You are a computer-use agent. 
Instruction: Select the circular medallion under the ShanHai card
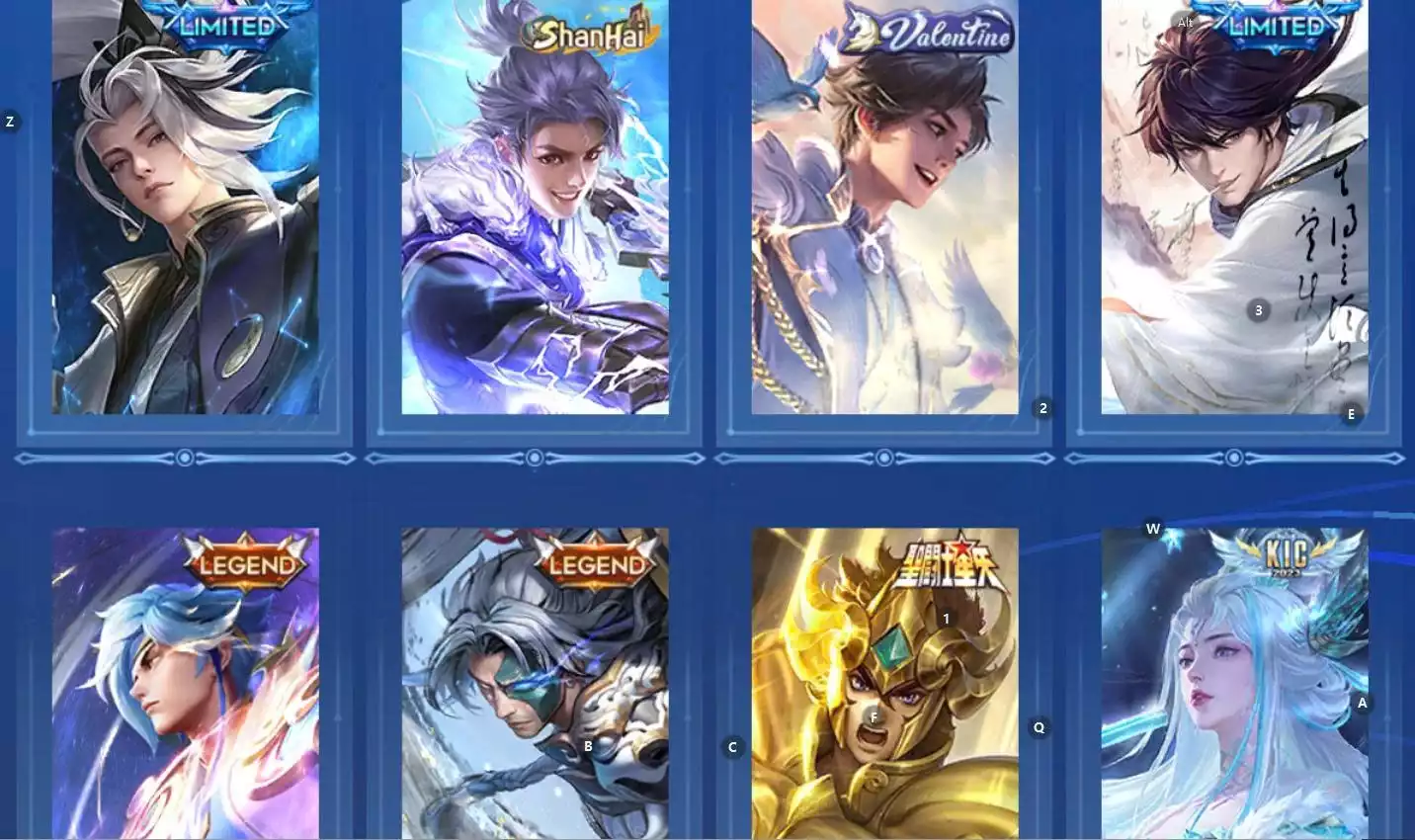(x=536, y=458)
